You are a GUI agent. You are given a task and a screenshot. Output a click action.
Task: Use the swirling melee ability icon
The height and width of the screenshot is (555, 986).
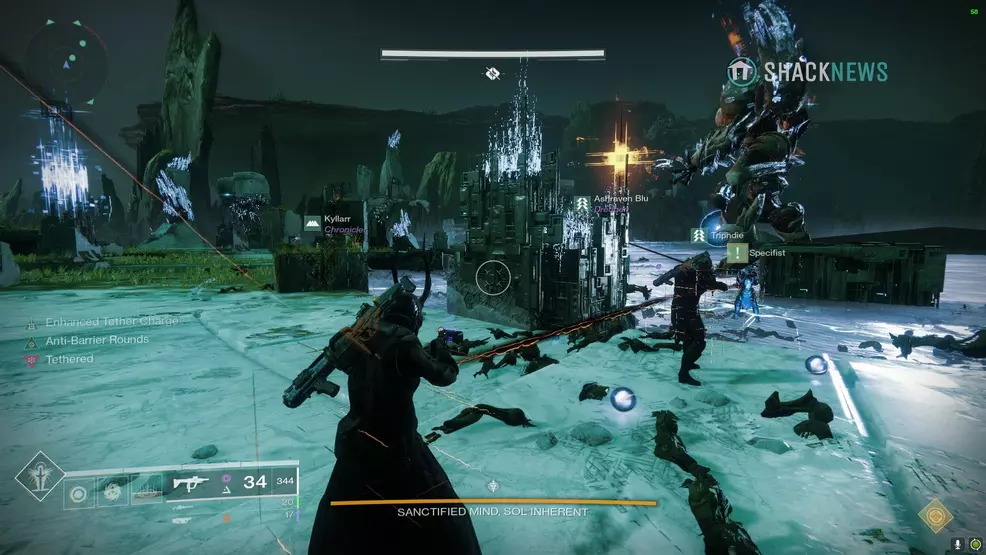(x=111, y=492)
